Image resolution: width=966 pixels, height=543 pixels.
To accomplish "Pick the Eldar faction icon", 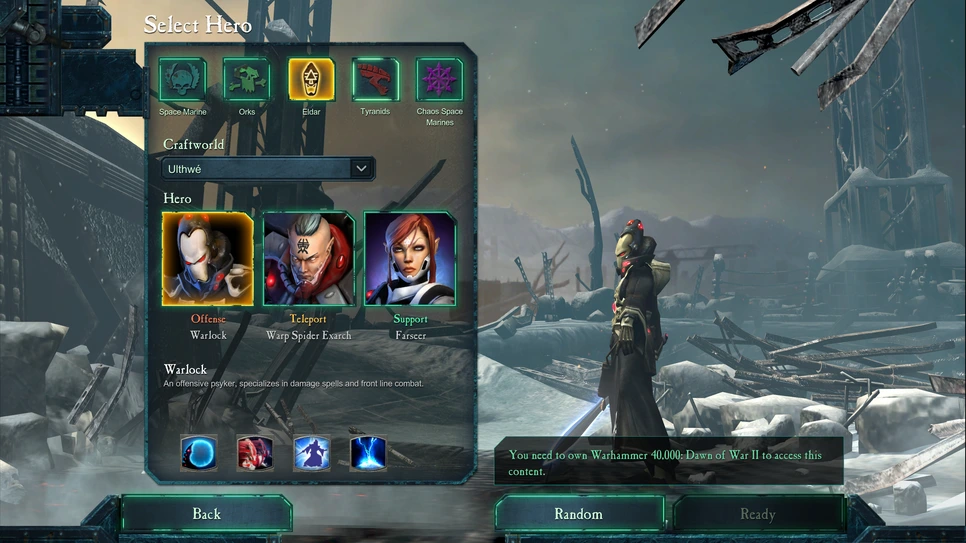I will (x=311, y=79).
